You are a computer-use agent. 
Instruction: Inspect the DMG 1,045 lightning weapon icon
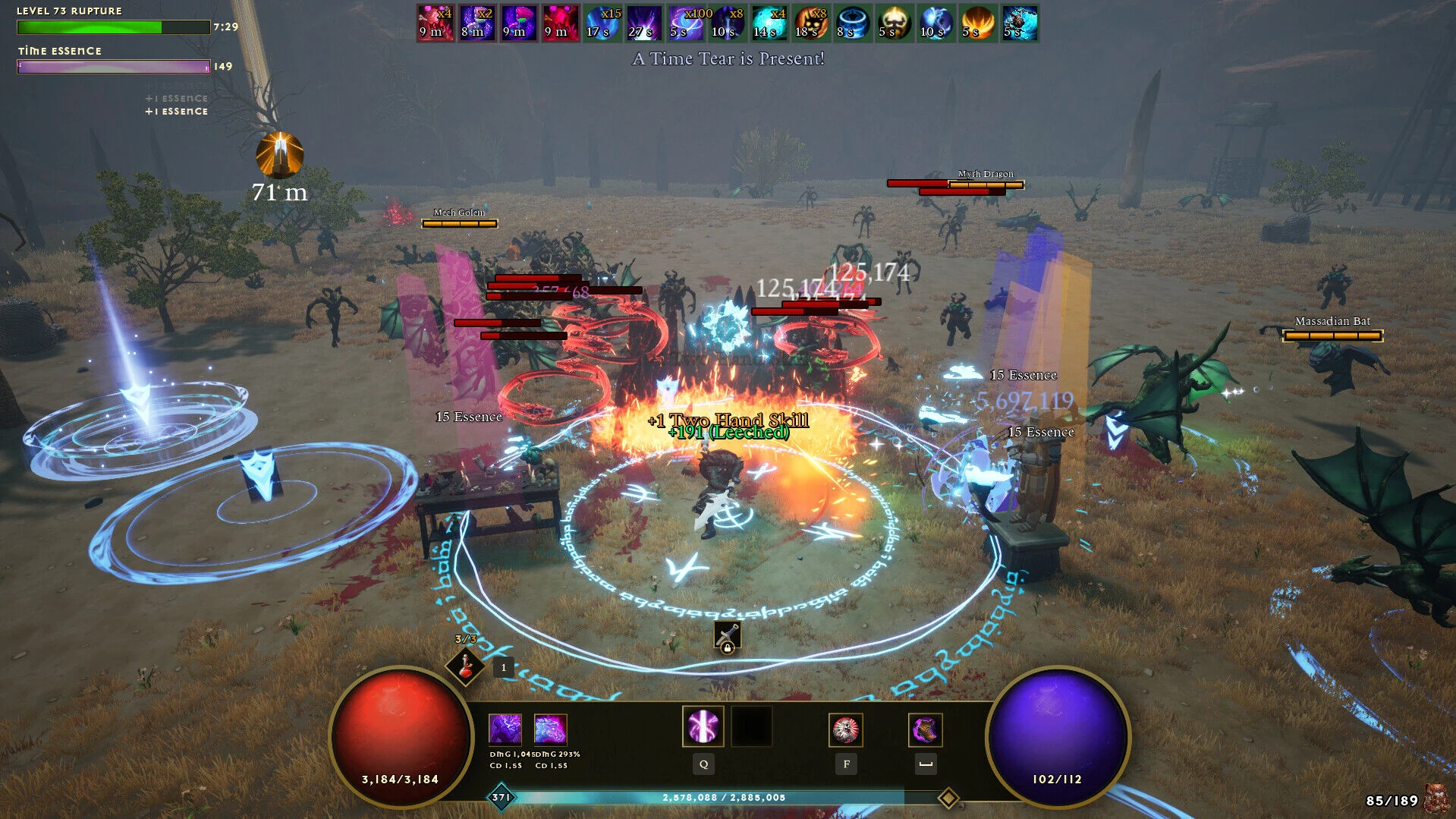pyautogui.click(x=505, y=728)
